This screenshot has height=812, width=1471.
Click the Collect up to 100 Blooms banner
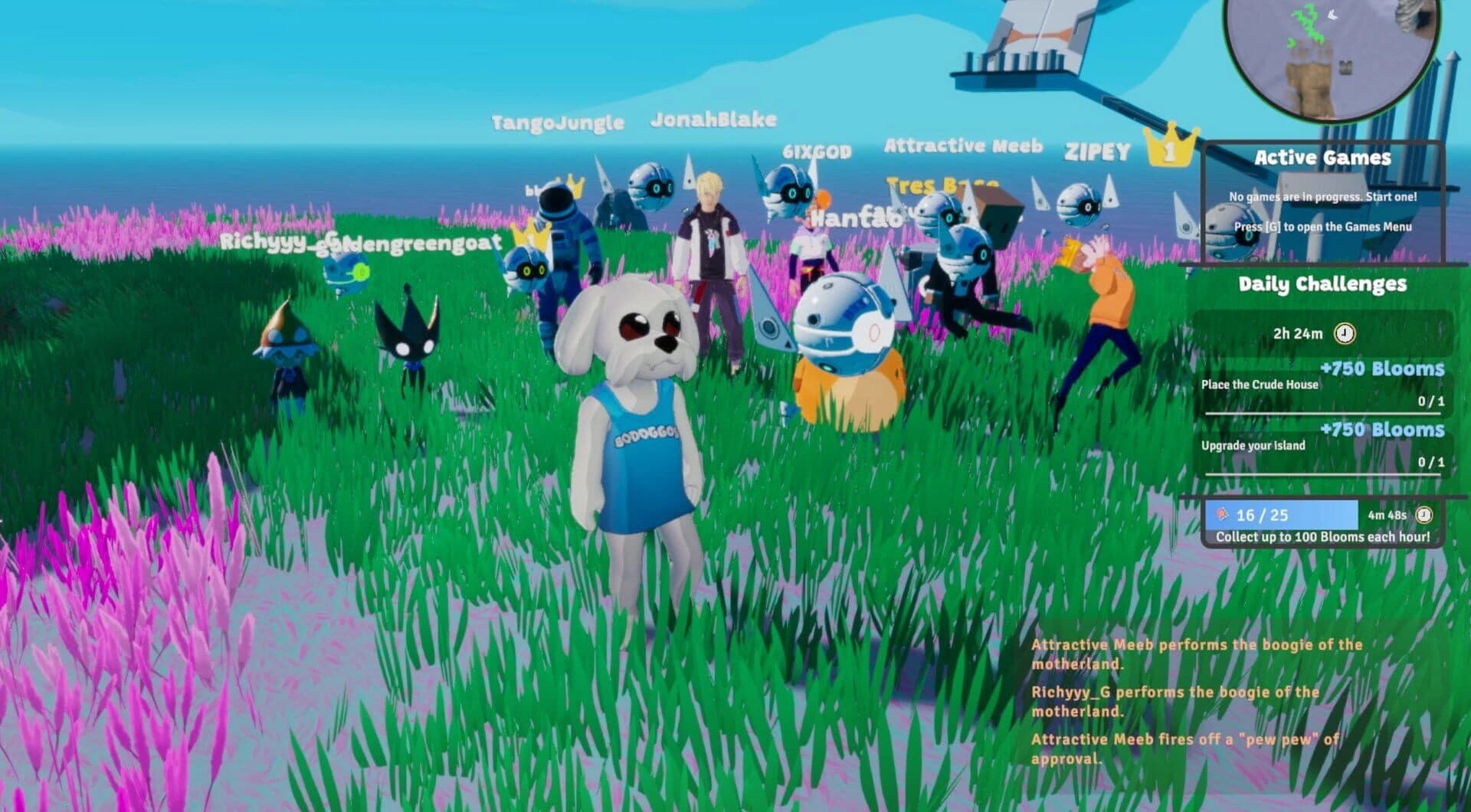1322,536
